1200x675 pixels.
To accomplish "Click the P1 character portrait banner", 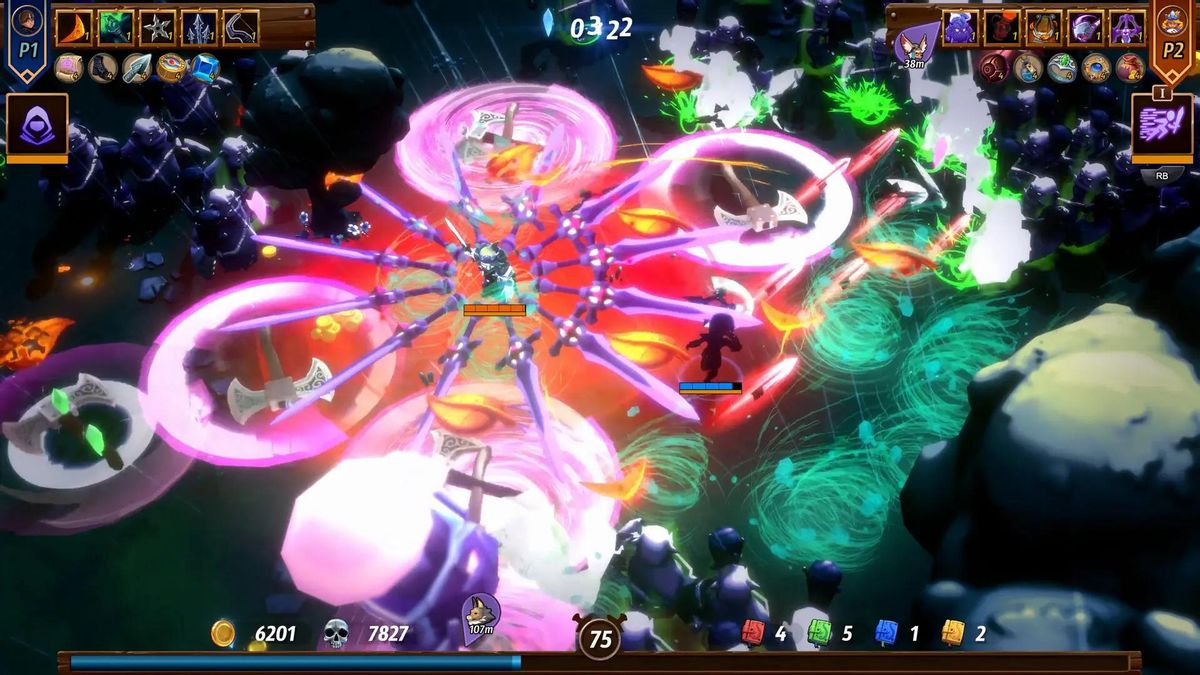I will 27,38.
